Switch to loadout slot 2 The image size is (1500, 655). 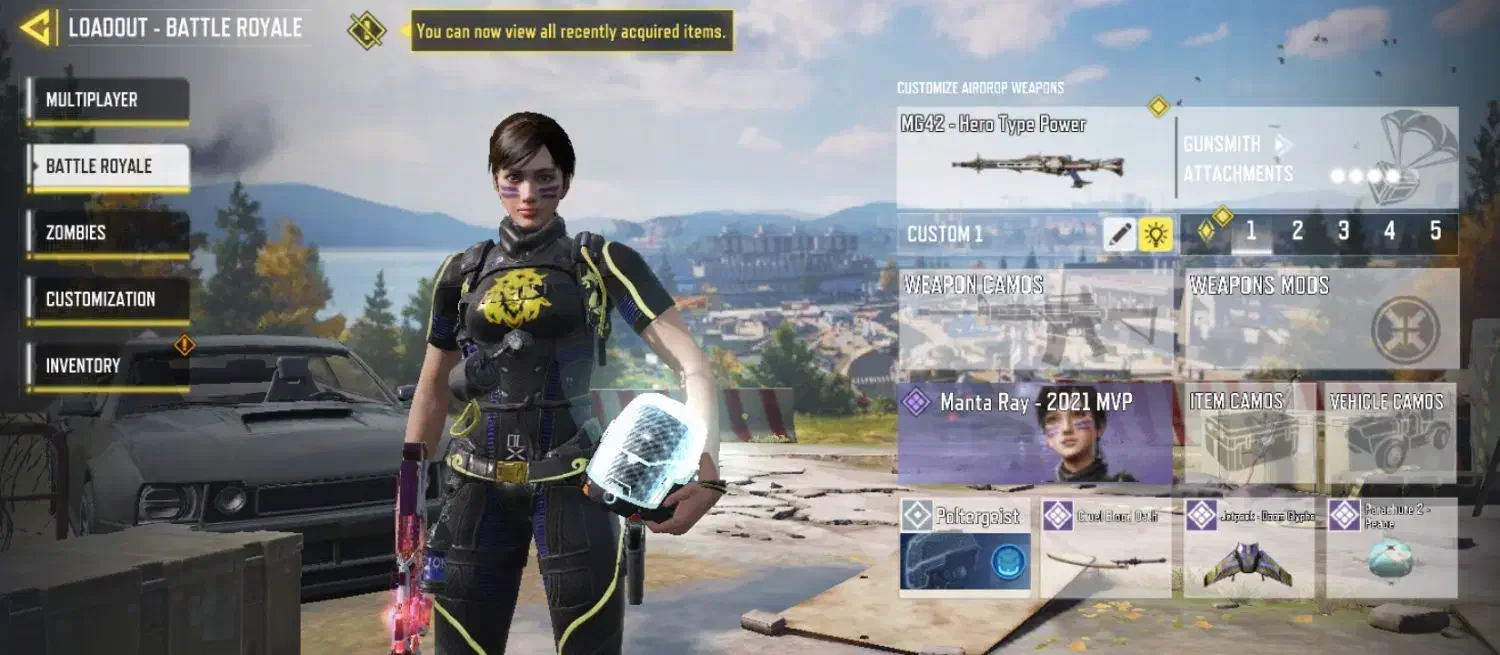click(x=1297, y=232)
